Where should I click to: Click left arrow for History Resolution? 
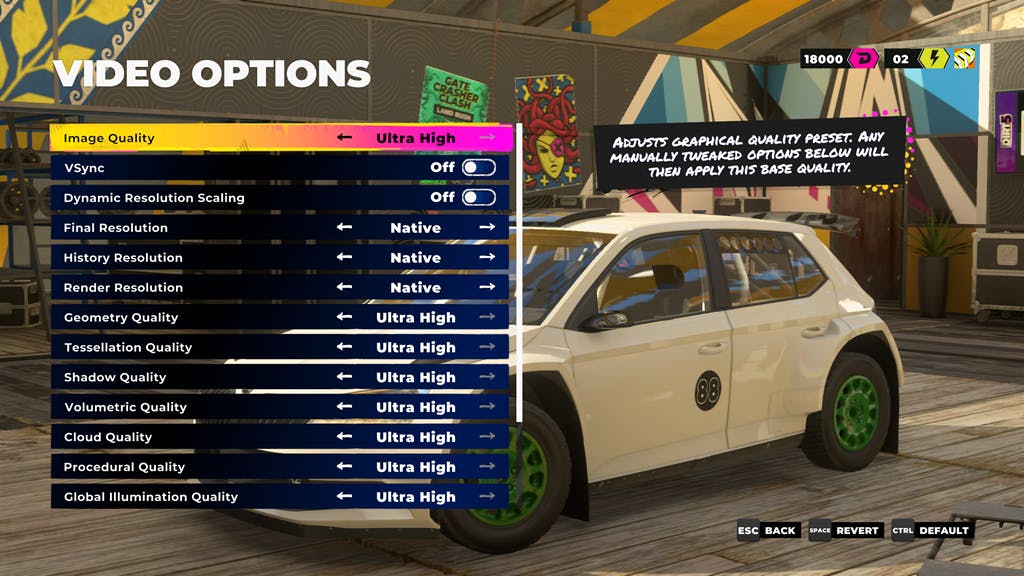pos(344,258)
